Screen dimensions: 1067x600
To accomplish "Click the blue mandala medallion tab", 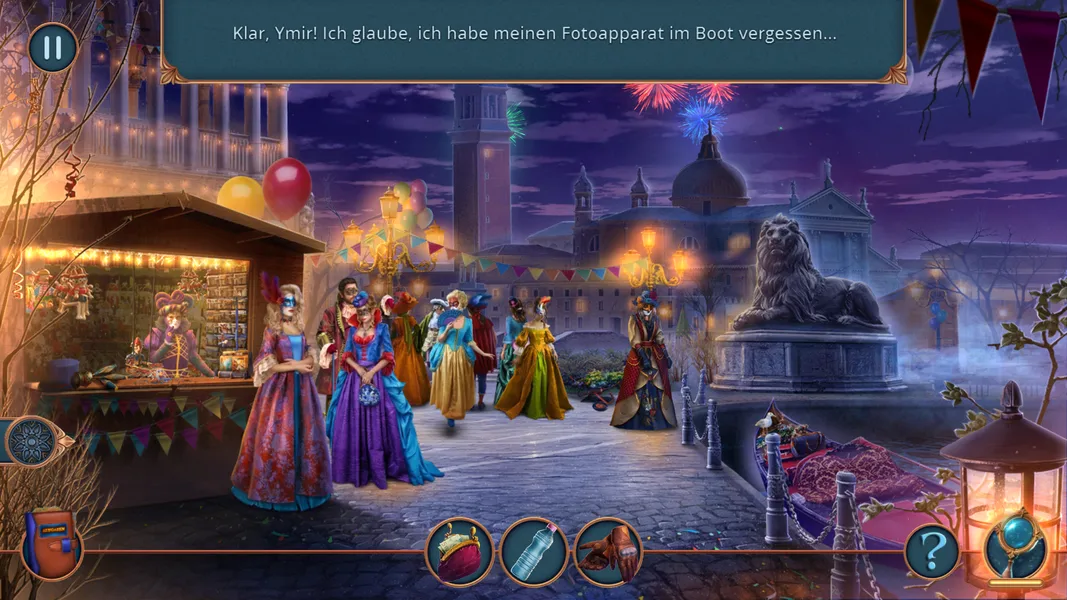I will coord(31,441).
